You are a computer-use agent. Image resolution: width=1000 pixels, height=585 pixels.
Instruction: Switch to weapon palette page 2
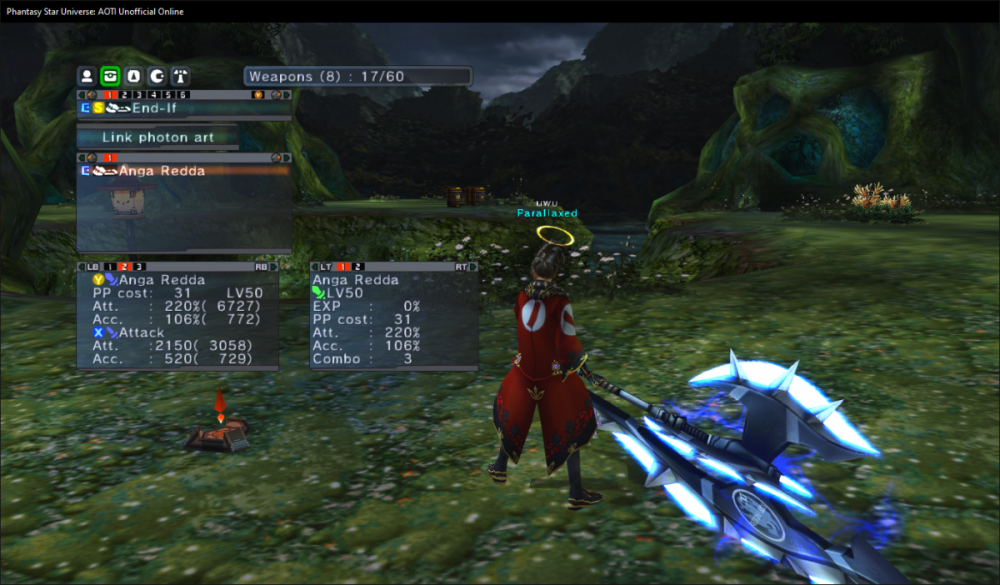coord(125,95)
